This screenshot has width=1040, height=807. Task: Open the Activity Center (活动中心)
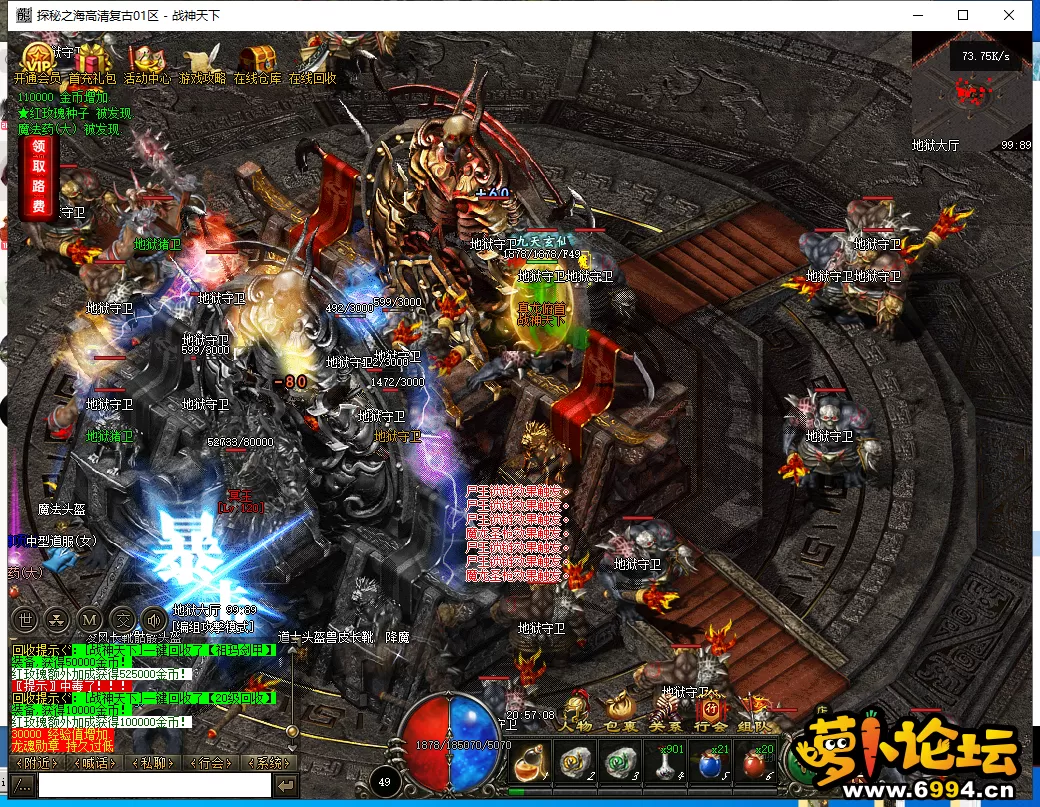pyautogui.click(x=148, y=58)
